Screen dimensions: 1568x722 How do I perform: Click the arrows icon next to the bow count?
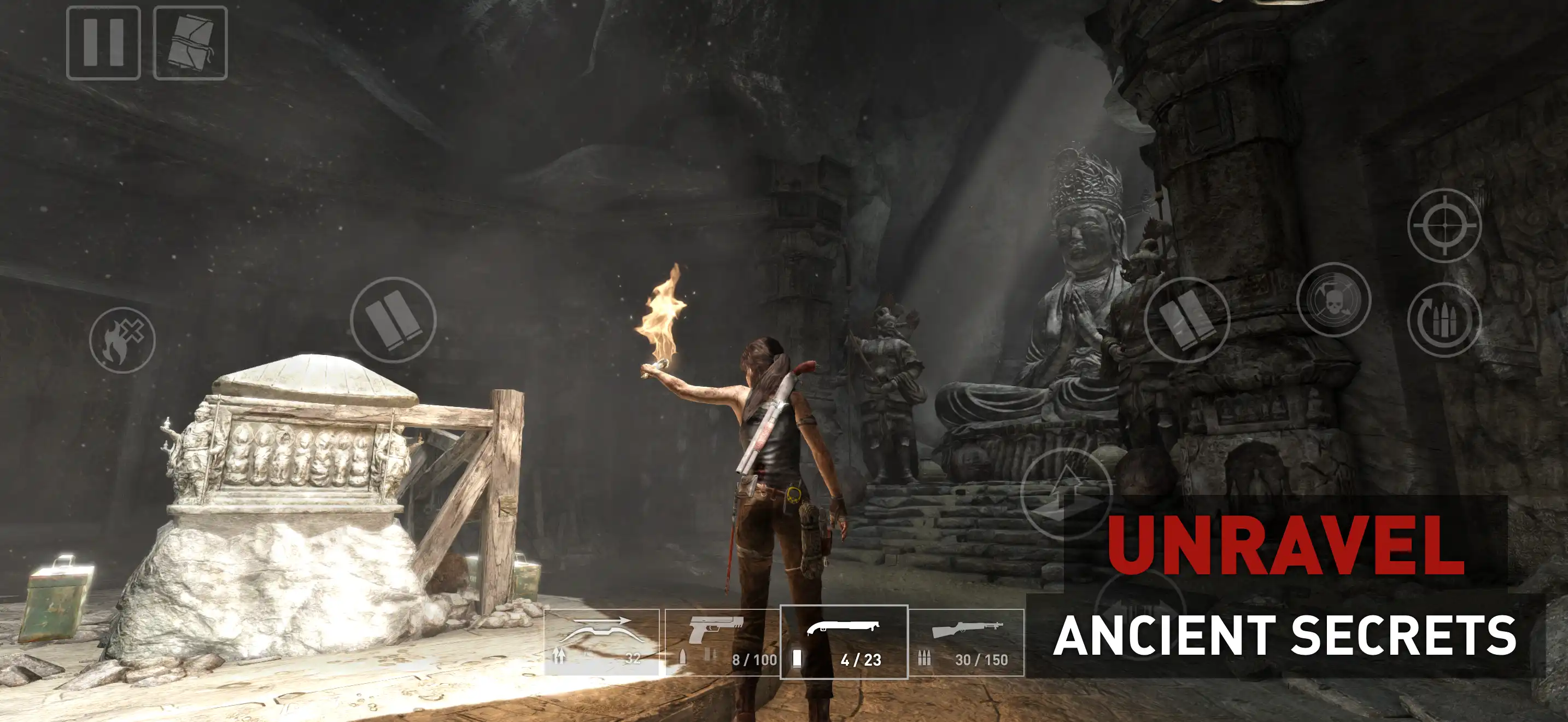560,657
